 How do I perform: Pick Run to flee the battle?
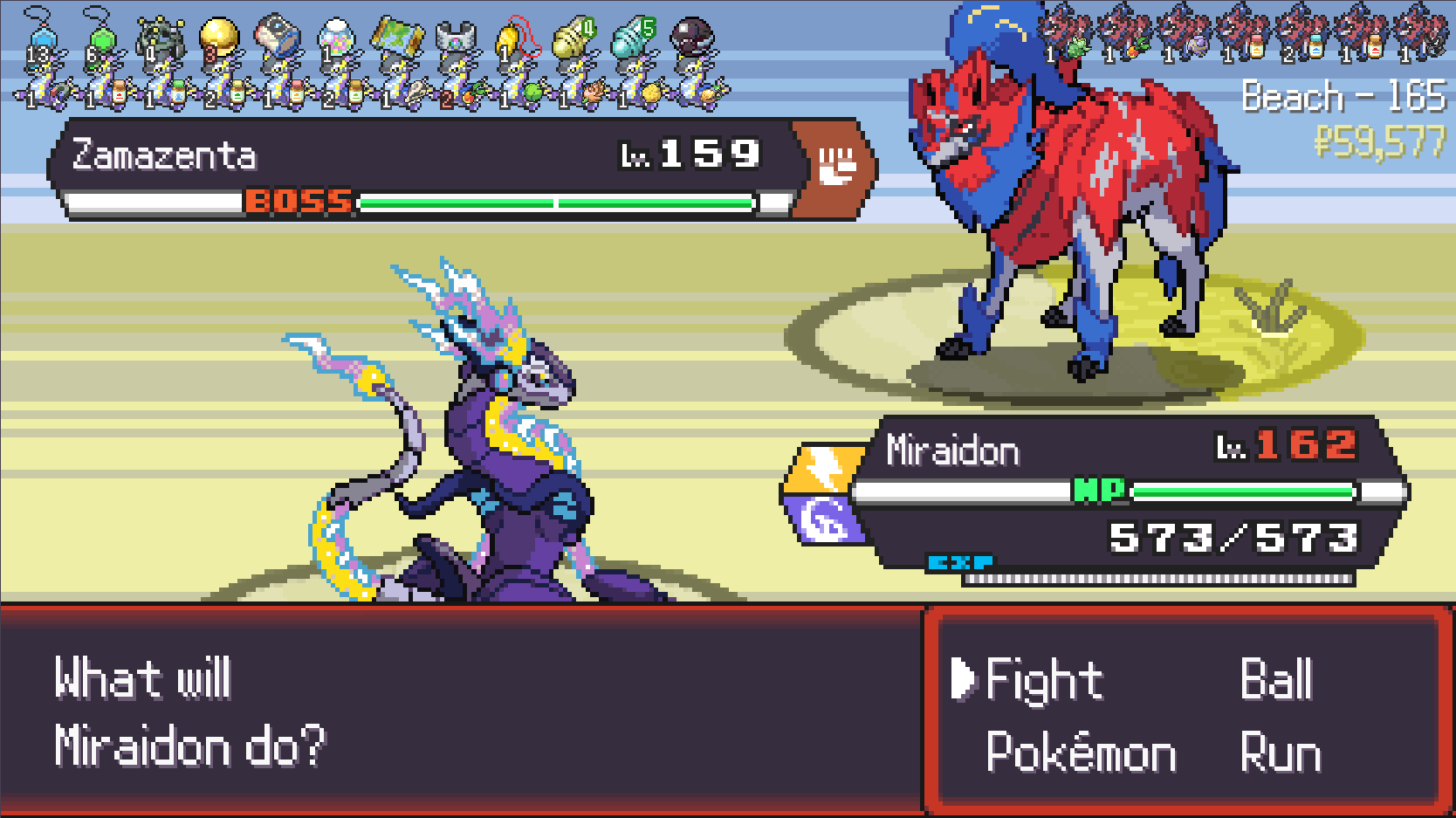[1280, 753]
